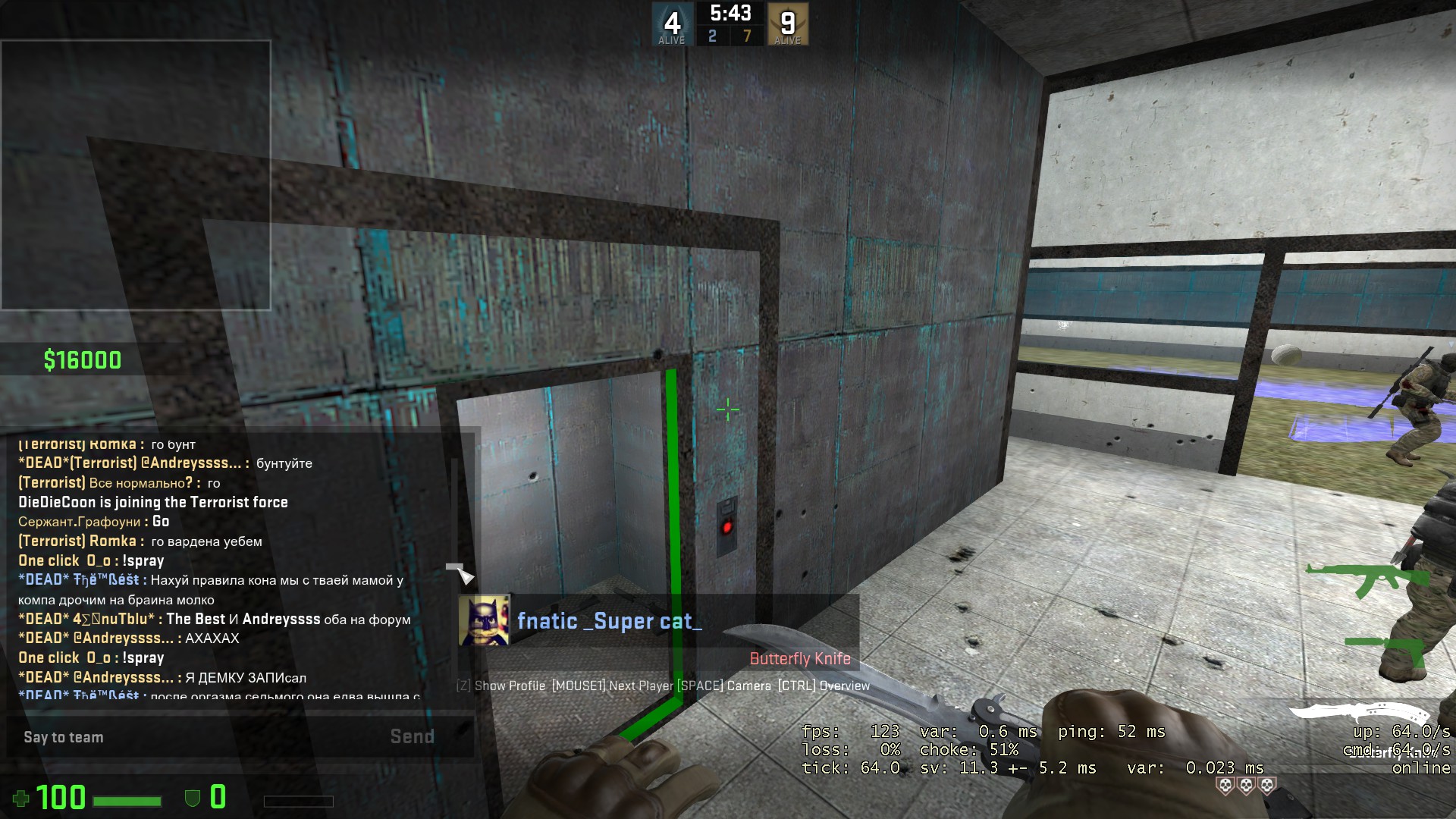
Task: Click the radar minimap panel
Action: [x=136, y=175]
